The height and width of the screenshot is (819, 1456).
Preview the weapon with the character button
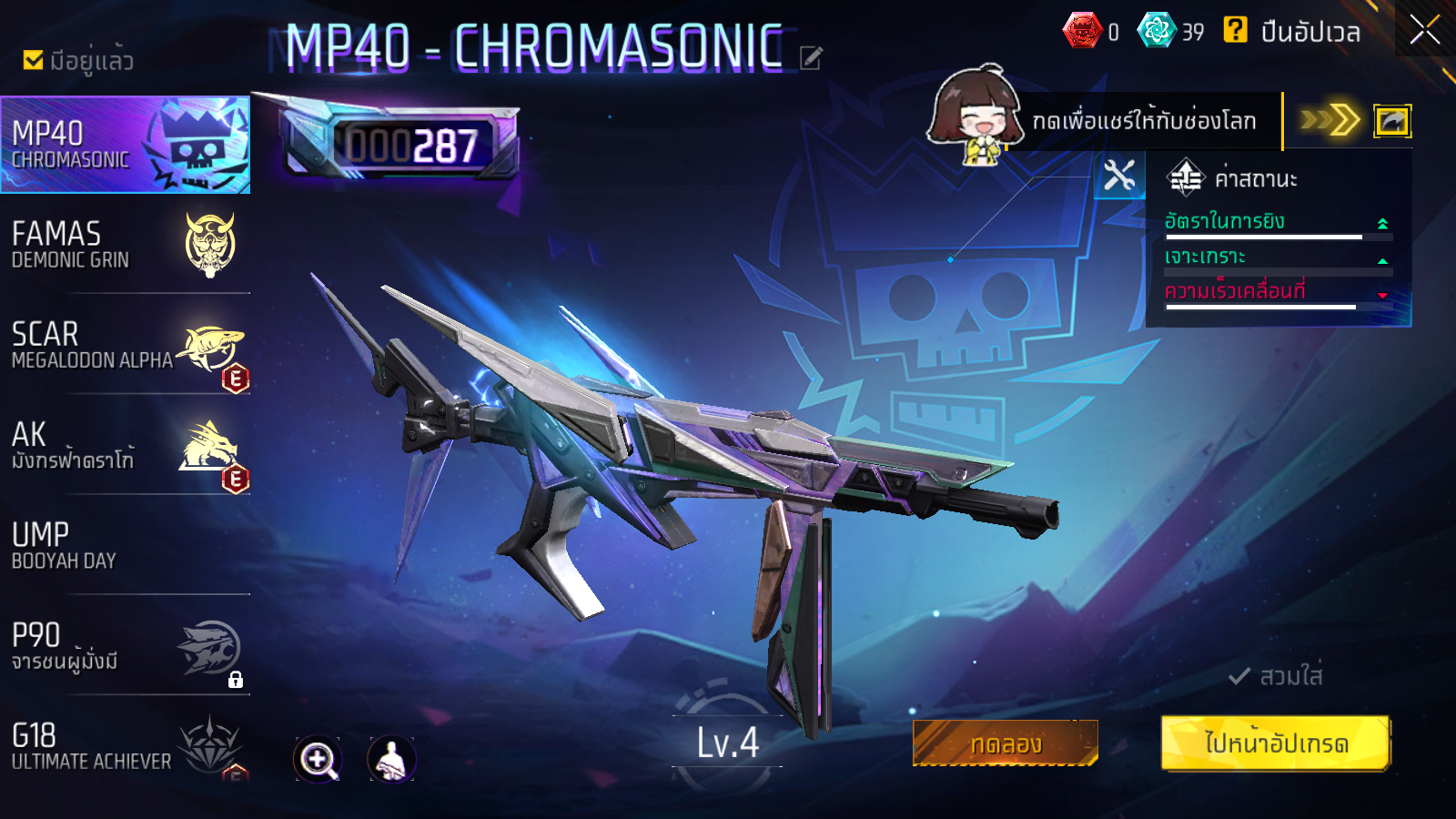coord(391,759)
